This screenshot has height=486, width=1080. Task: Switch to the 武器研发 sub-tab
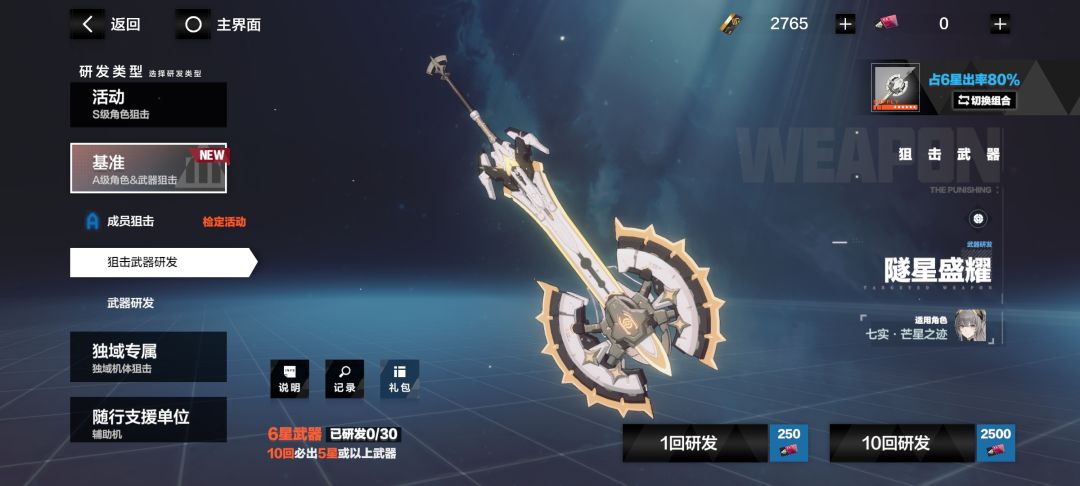point(131,303)
